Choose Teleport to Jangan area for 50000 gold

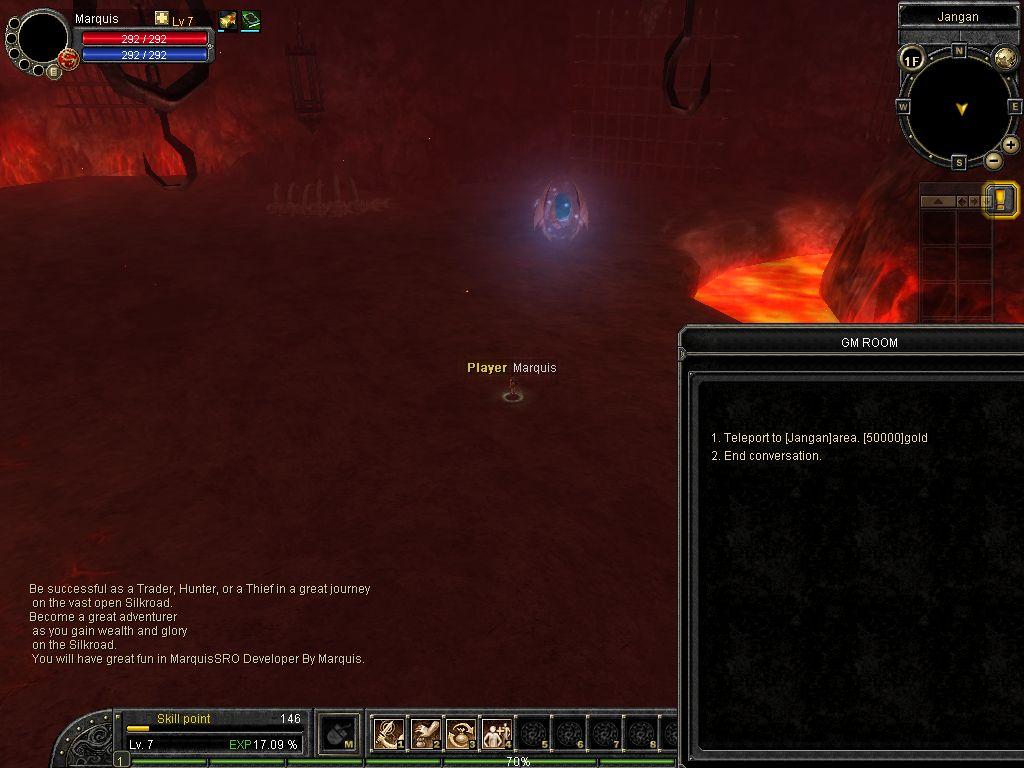(x=819, y=438)
